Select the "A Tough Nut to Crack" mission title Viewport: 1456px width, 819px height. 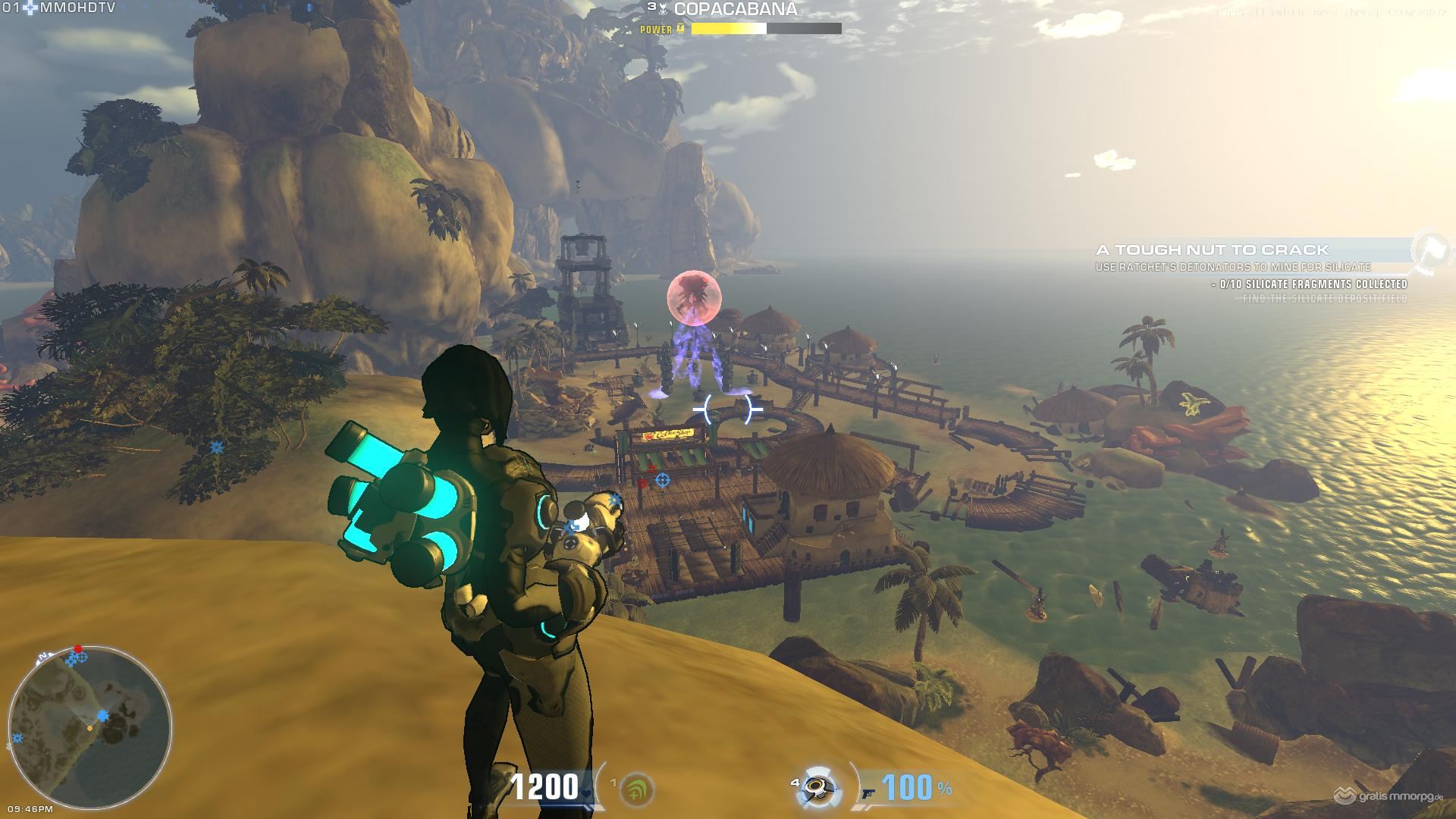click(1212, 249)
